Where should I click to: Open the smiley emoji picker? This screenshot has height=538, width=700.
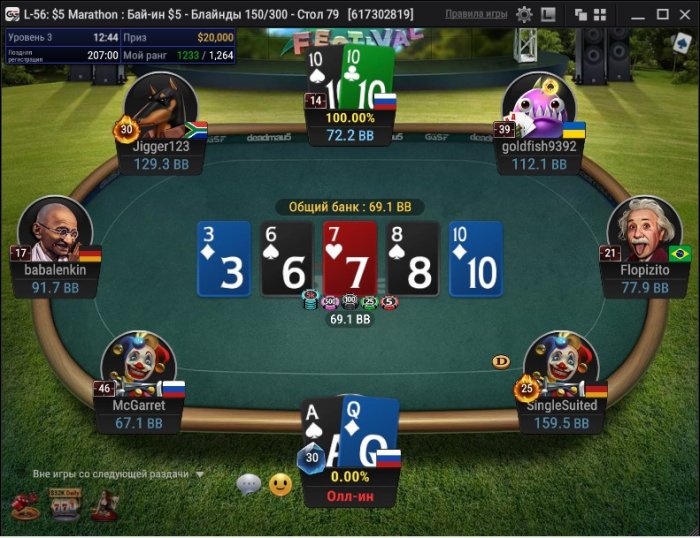(280, 485)
